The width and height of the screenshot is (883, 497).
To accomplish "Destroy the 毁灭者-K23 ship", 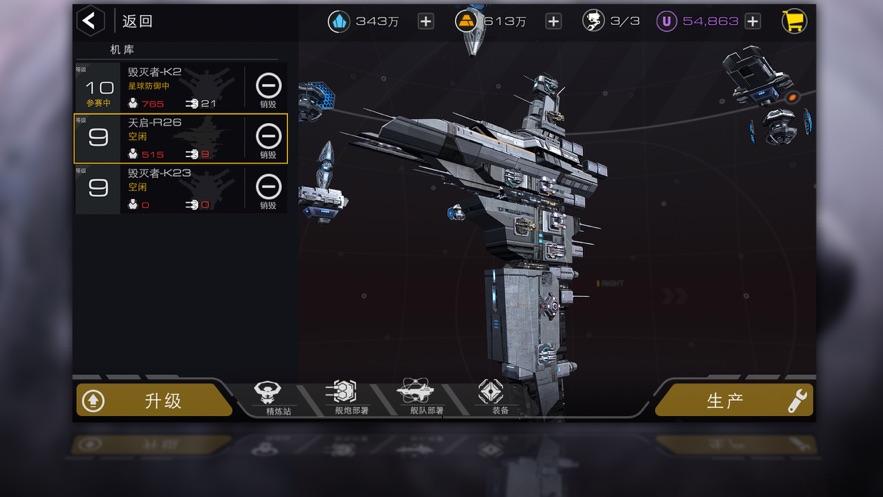I will (x=268, y=190).
